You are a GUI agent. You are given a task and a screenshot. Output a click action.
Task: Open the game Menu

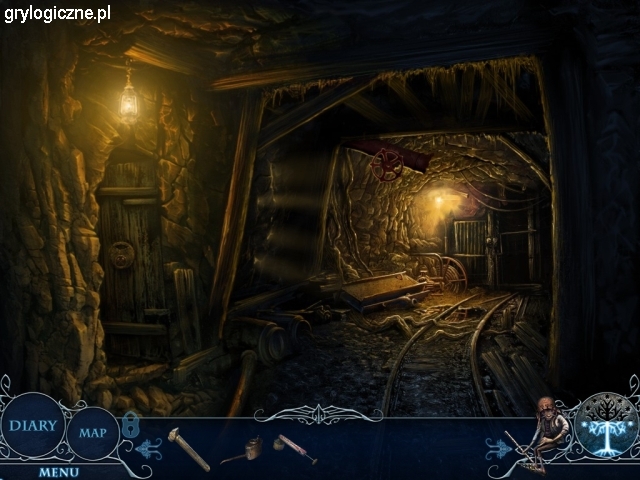pos(61,471)
